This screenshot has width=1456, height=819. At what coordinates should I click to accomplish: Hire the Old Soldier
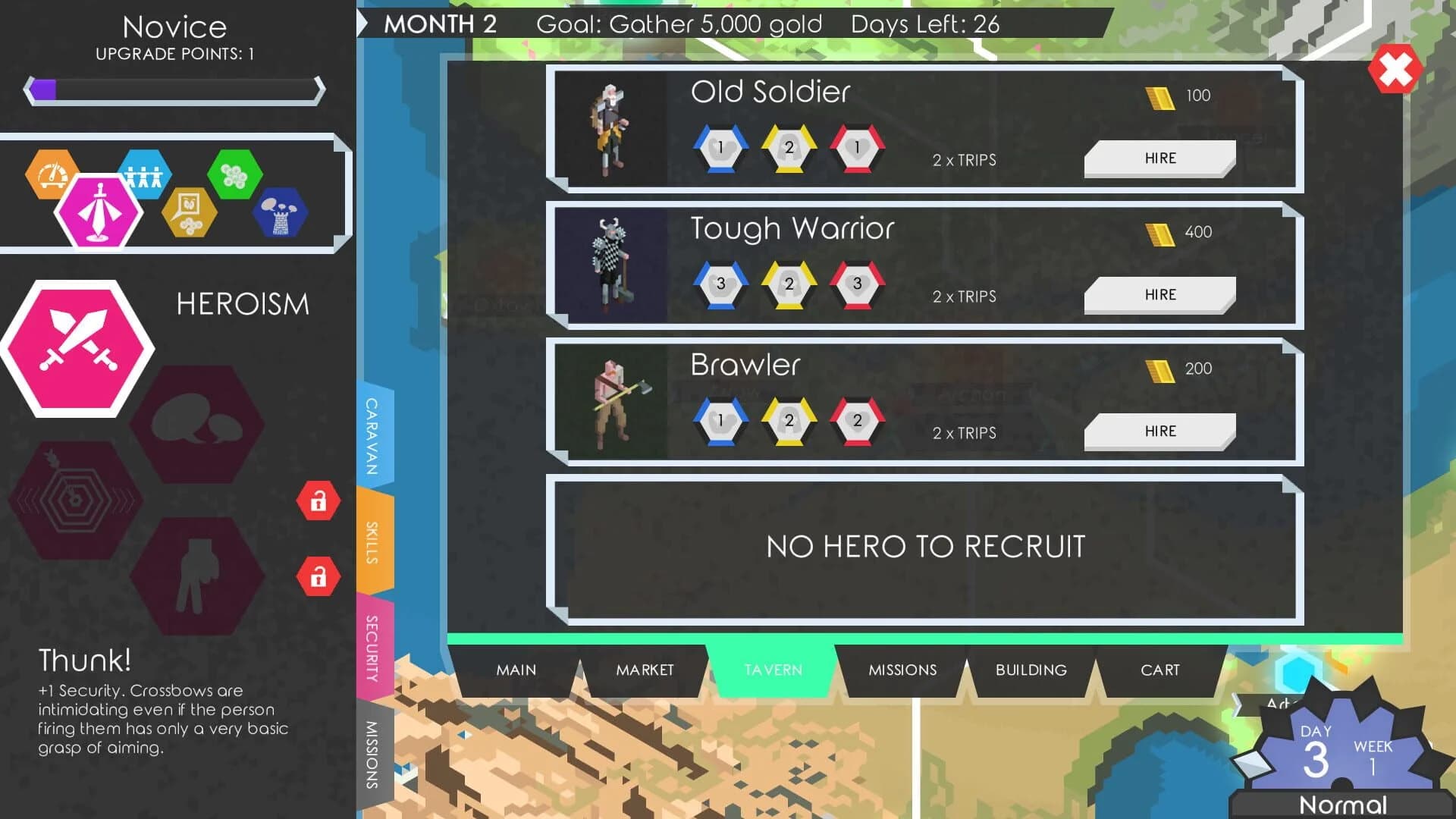tap(1159, 158)
